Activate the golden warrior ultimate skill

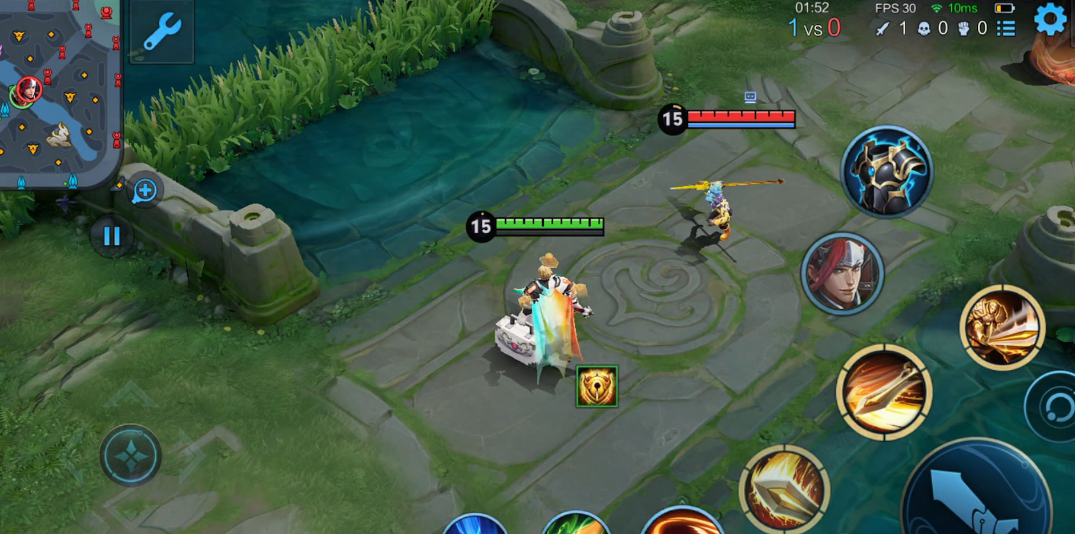[x=1002, y=327]
